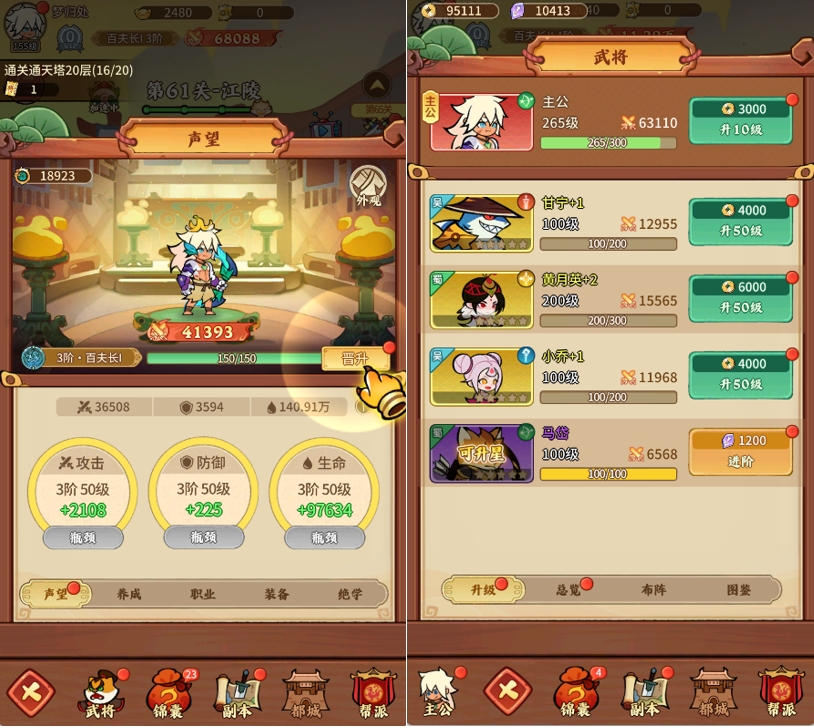Switch to the 职业 tab

(203, 594)
